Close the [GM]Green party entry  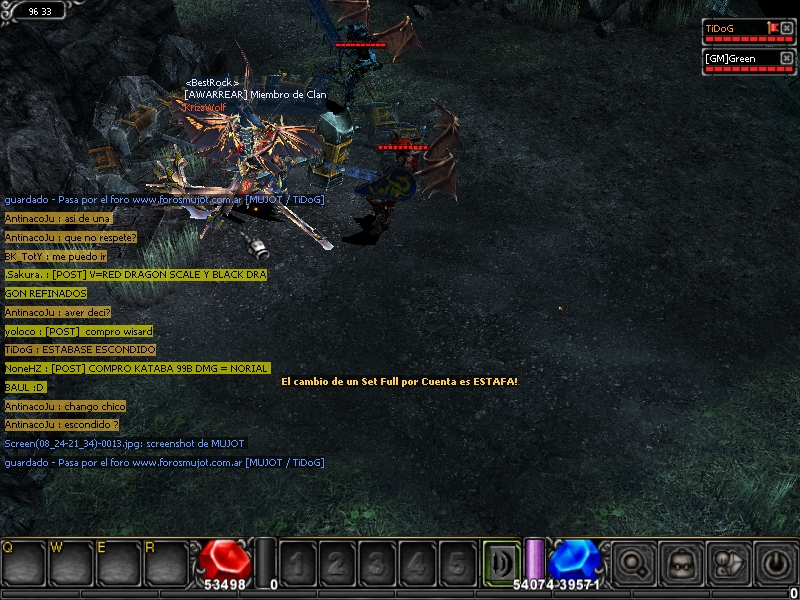(x=787, y=58)
